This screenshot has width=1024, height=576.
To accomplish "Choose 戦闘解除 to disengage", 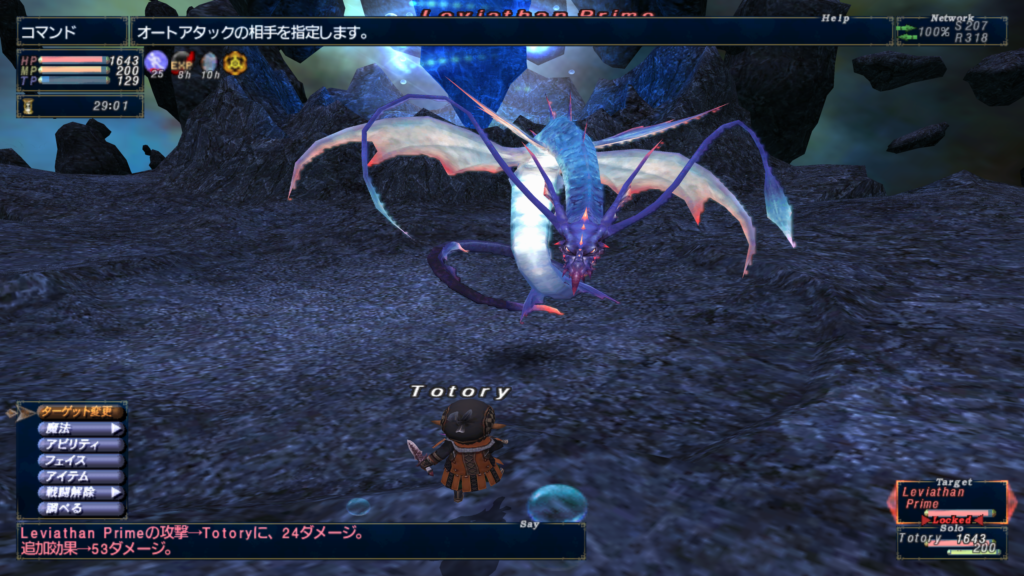I will pos(80,492).
